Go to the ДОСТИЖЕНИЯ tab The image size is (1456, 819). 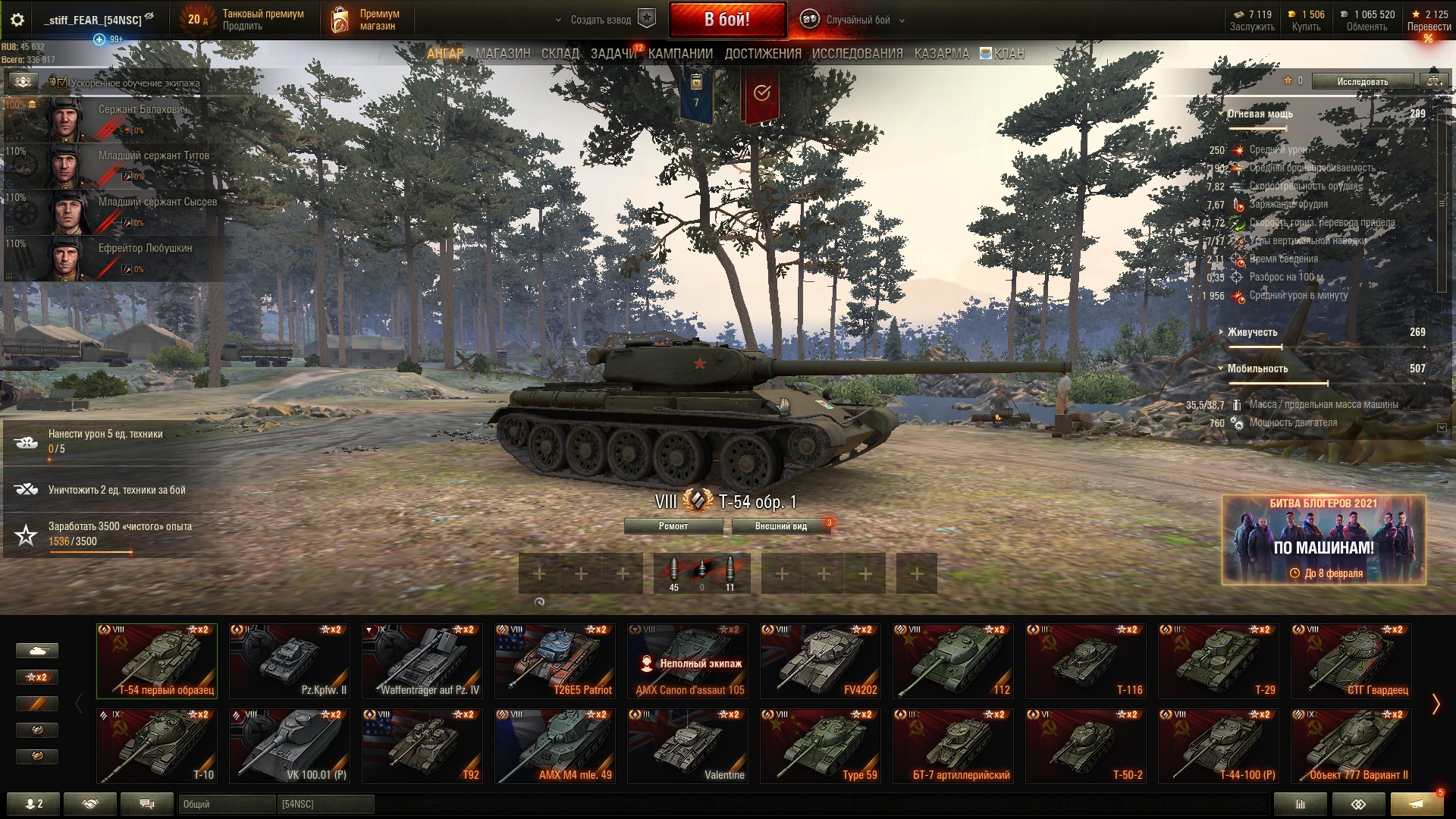[762, 54]
